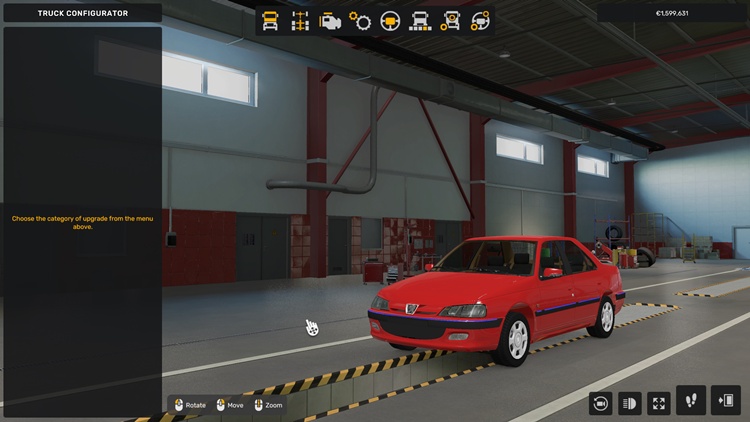750x422 pixels.
Task: Open the truck exterior accessories category
Action: [x=450, y=21]
